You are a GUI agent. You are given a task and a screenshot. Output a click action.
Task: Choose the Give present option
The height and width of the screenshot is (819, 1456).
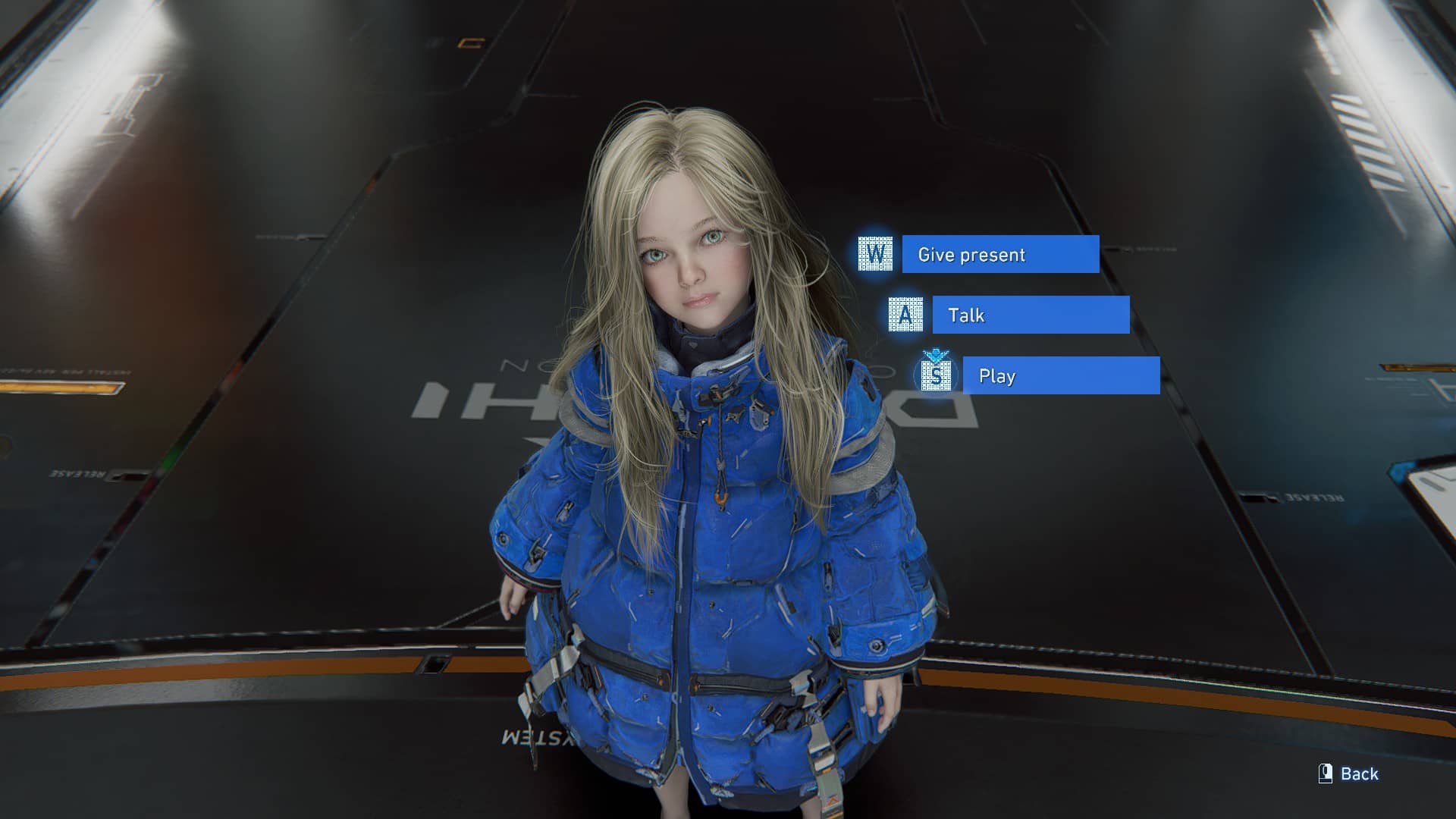point(999,254)
